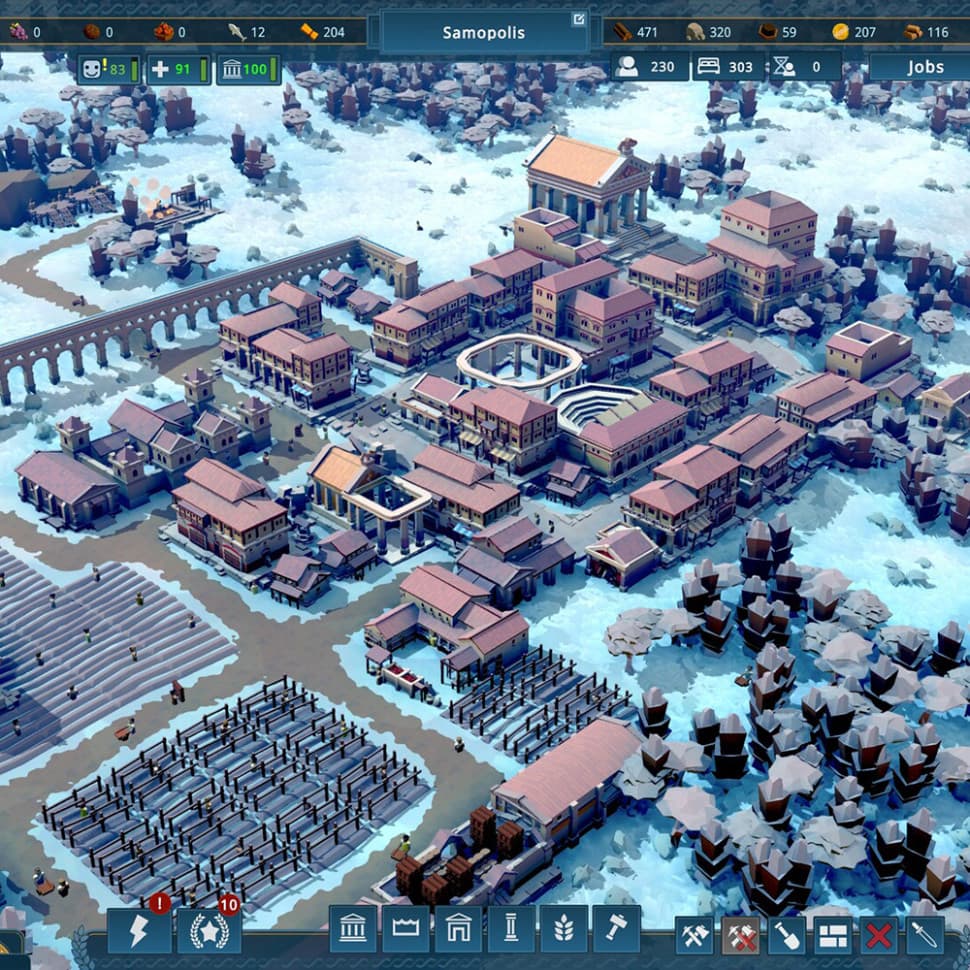
Task: Click the Samopolis city name banner
Action: tap(483, 32)
